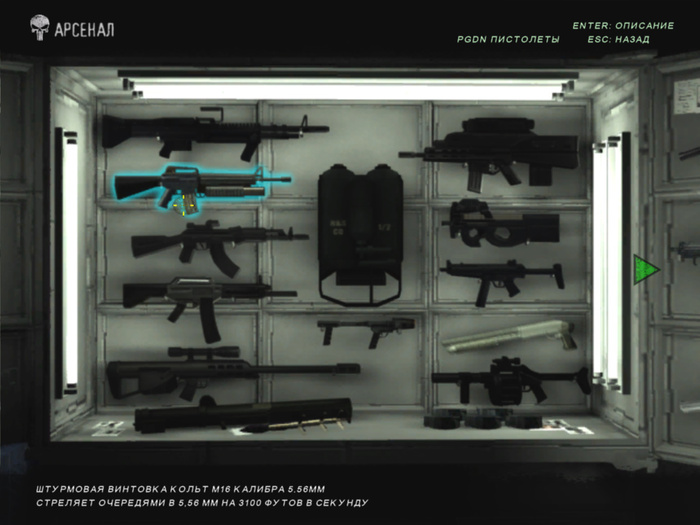700x525 pixels.
Task: Choose the M60 machine gun on top shelf
Action: (210, 131)
